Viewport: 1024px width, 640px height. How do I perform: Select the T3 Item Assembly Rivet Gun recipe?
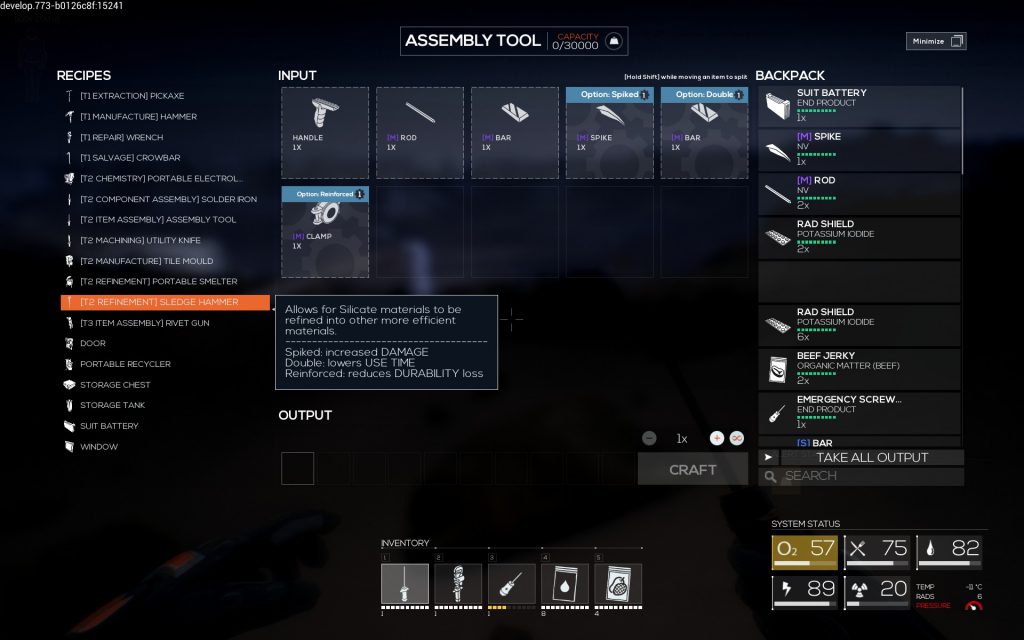(144, 323)
